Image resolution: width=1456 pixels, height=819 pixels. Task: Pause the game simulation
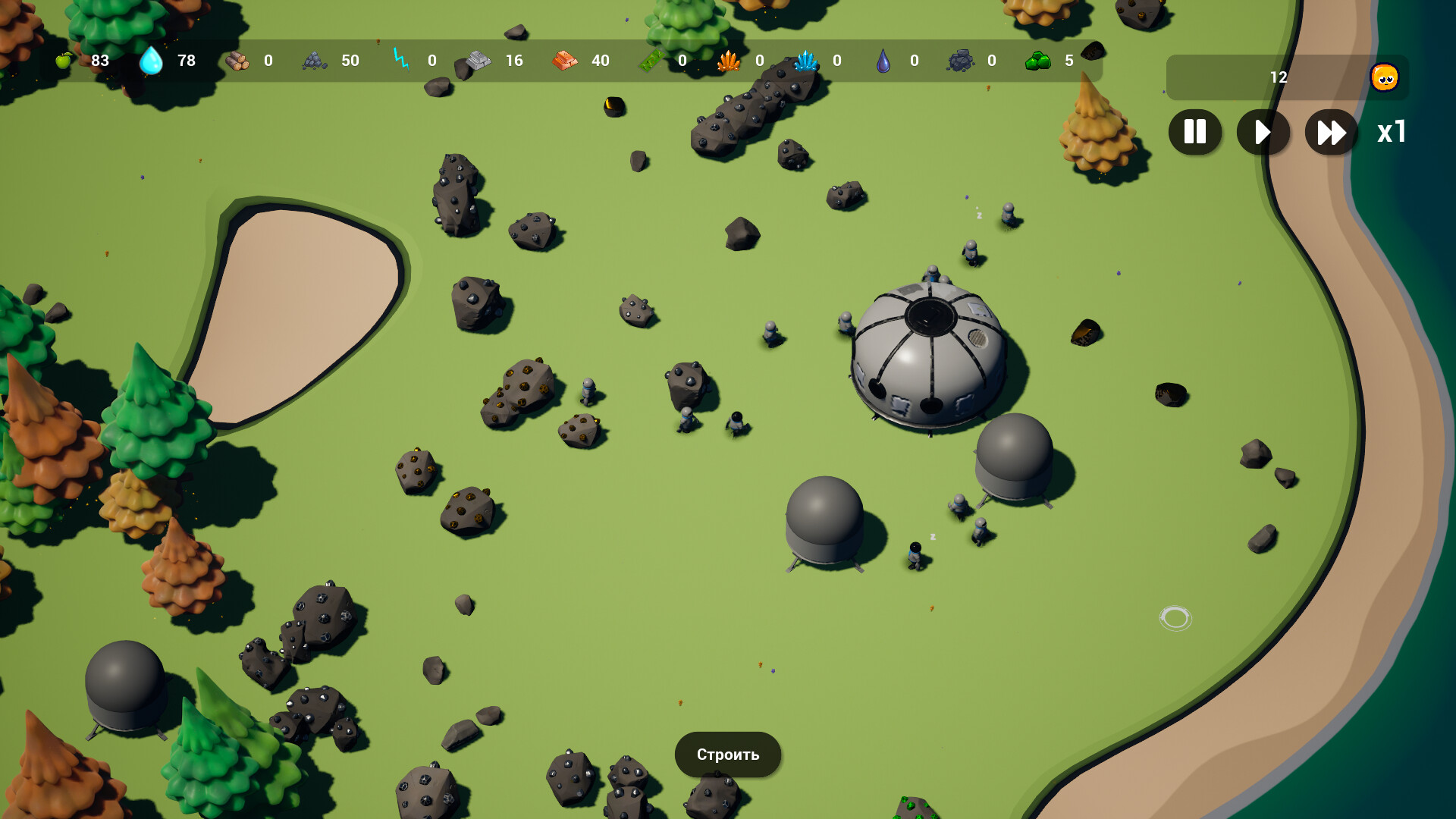(1194, 132)
